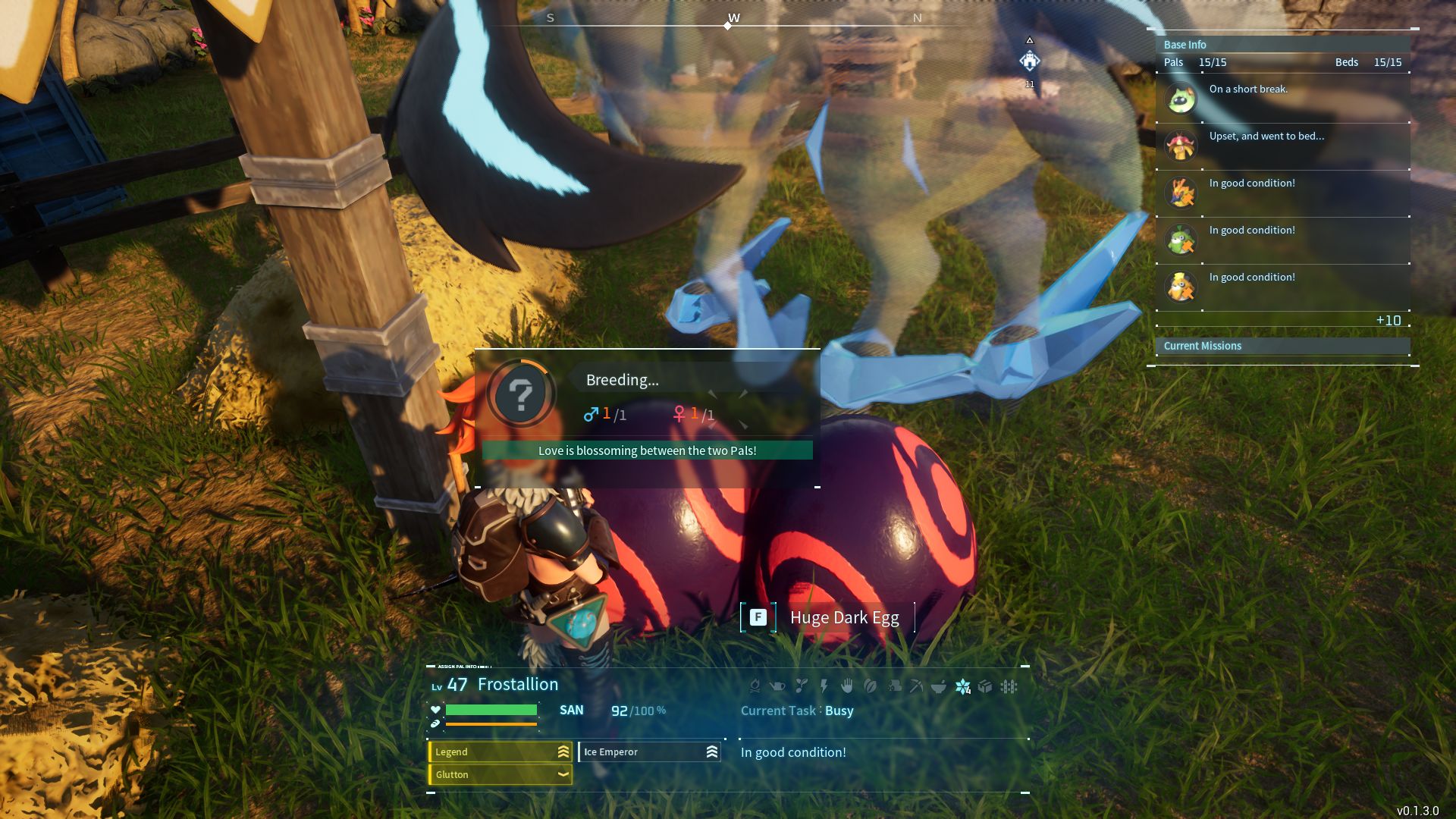Show the +10 additional base pals
Screen dimensions: 1456x819
pyautogui.click(x=1388, y=321)
